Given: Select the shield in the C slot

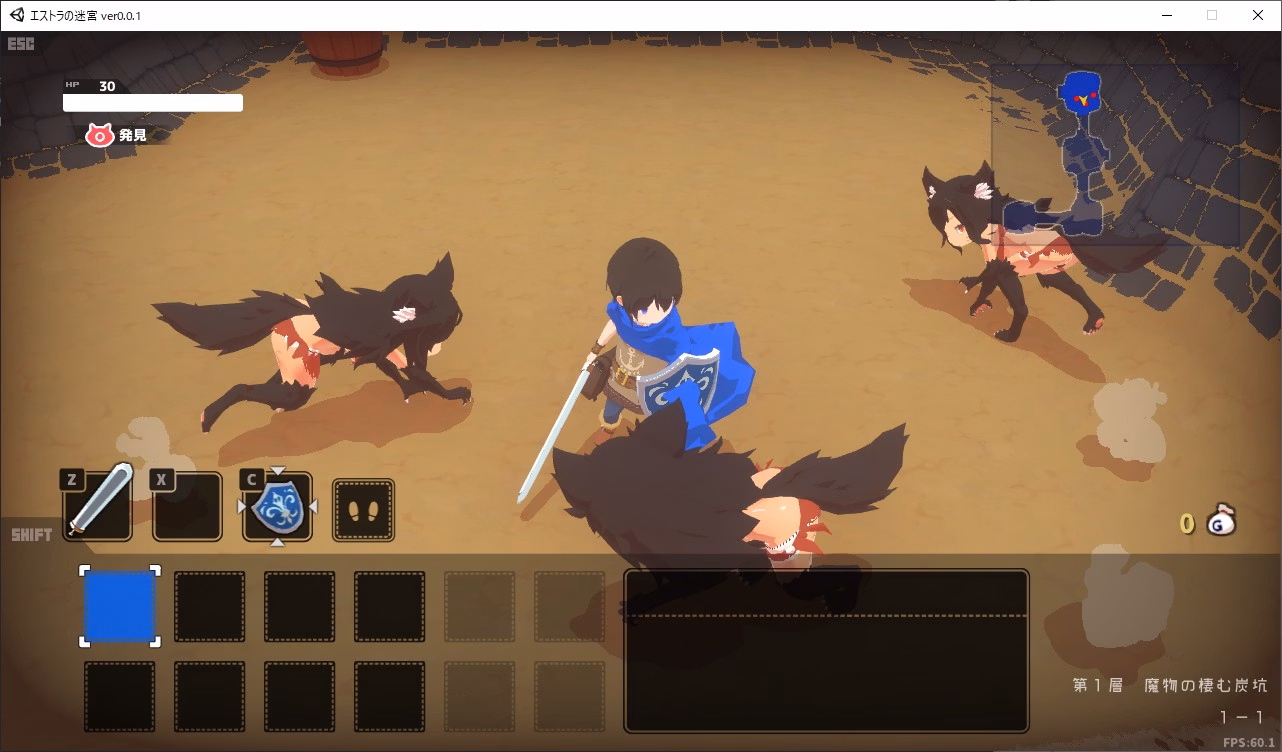Looking at the screenshot, I should [x=277, y=507].
